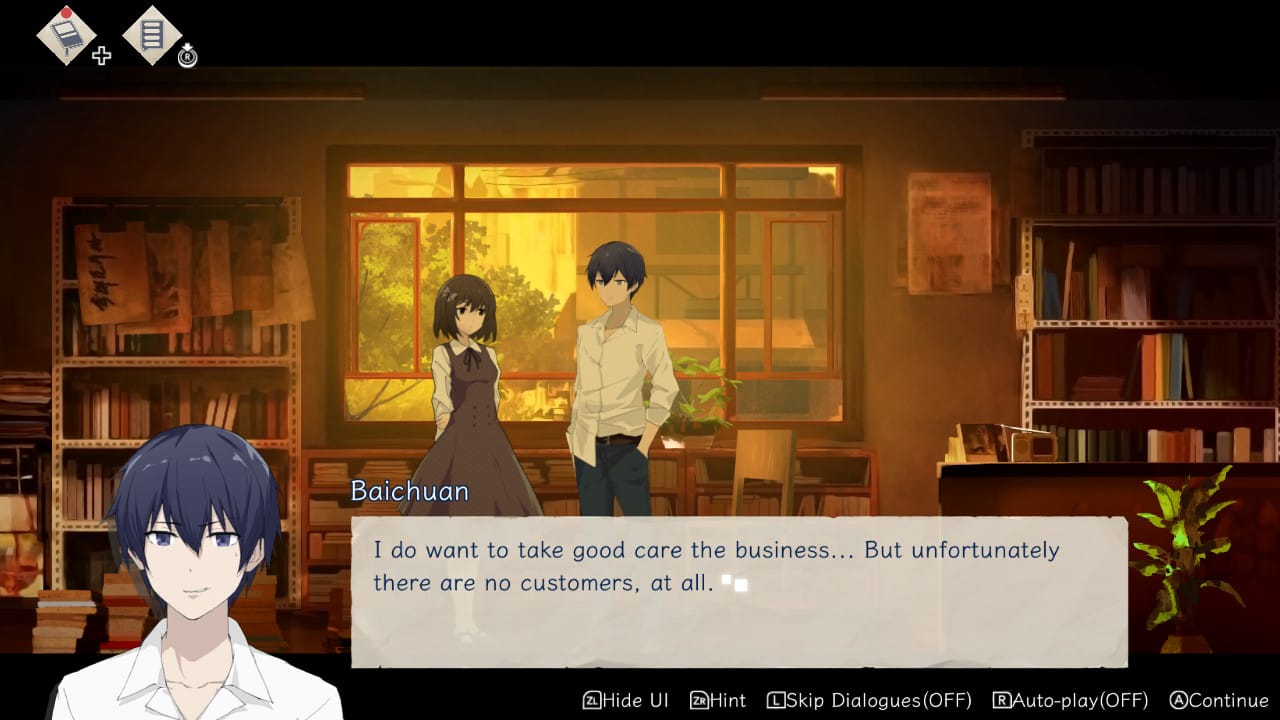The width and height of the screenshot is (1280, 720).
Task: Show a Hint
Action: click(719, 700)
